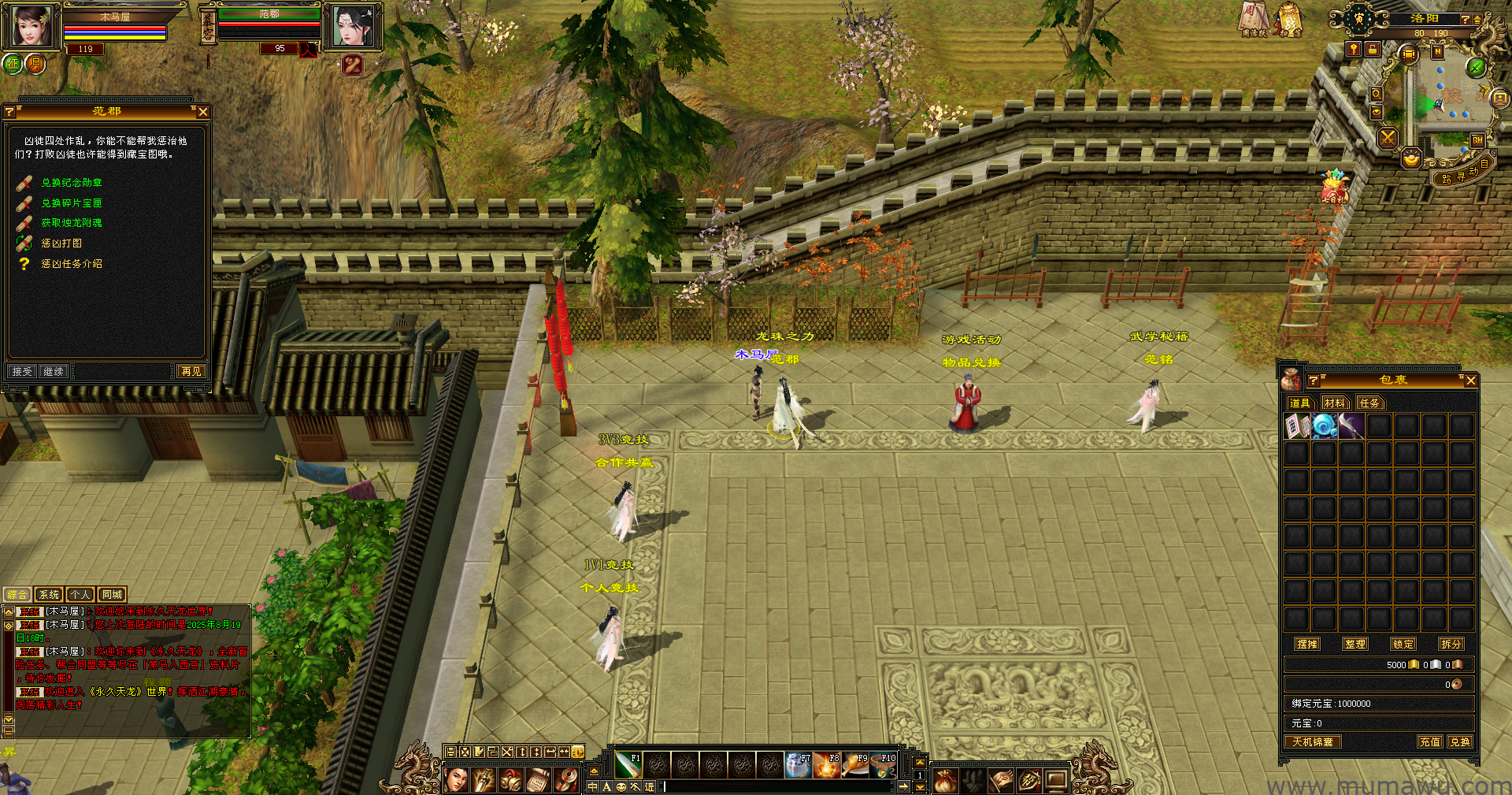Open the 摆摊 stall button
The width and height of the screenshot is (1512, 795).
pyautogui.click(x=1307, y=644)
